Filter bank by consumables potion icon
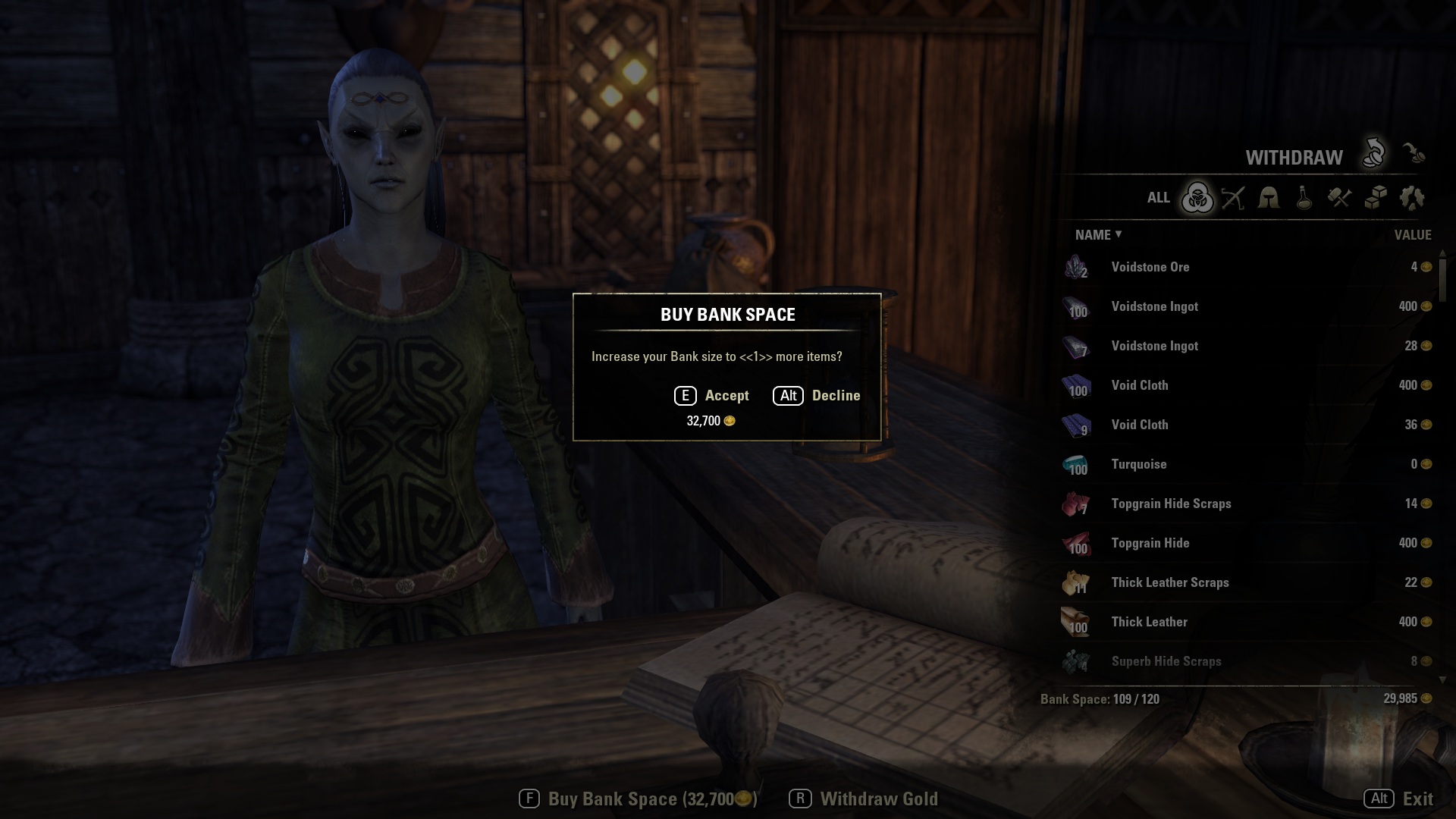 click(x=1304, y=199)
